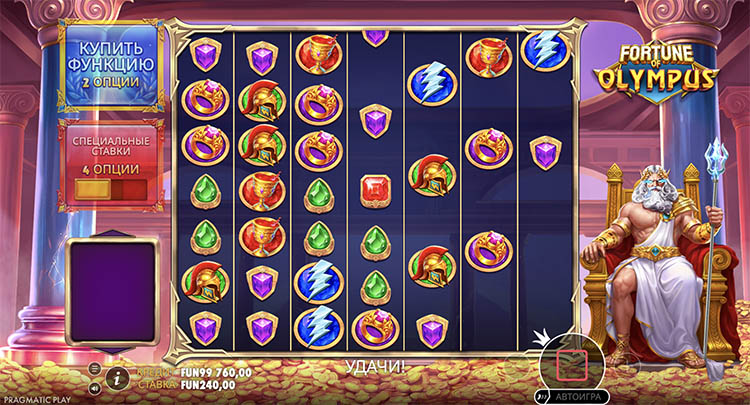Open the hamburger settings menu
This screenshot has height=405, width=750.
coord(96,368)
